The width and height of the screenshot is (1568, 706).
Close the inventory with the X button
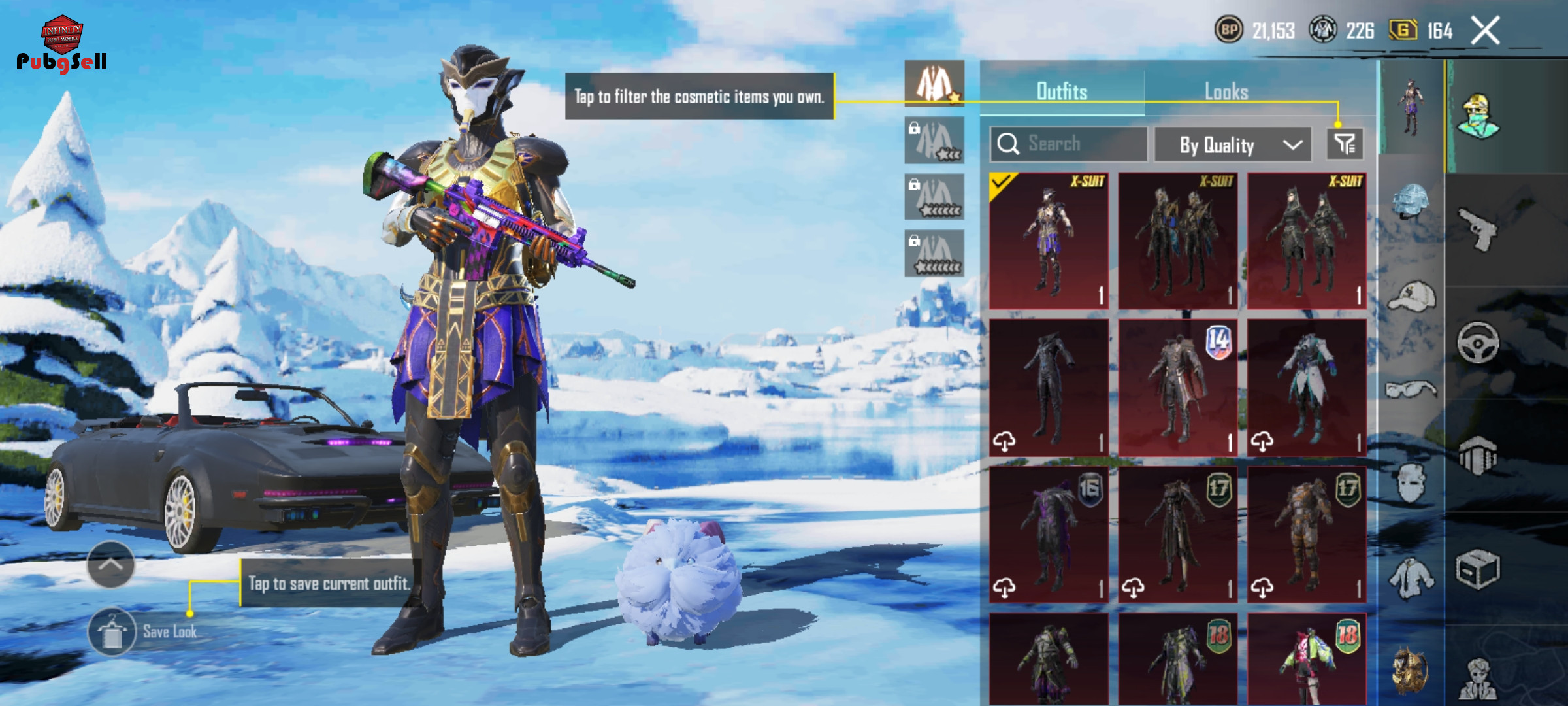point(1485,31)
